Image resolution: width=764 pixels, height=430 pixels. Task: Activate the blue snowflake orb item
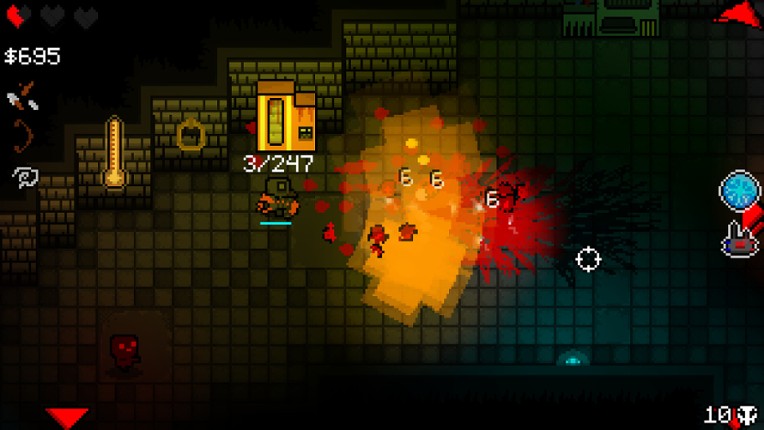(x=740, y=191)
